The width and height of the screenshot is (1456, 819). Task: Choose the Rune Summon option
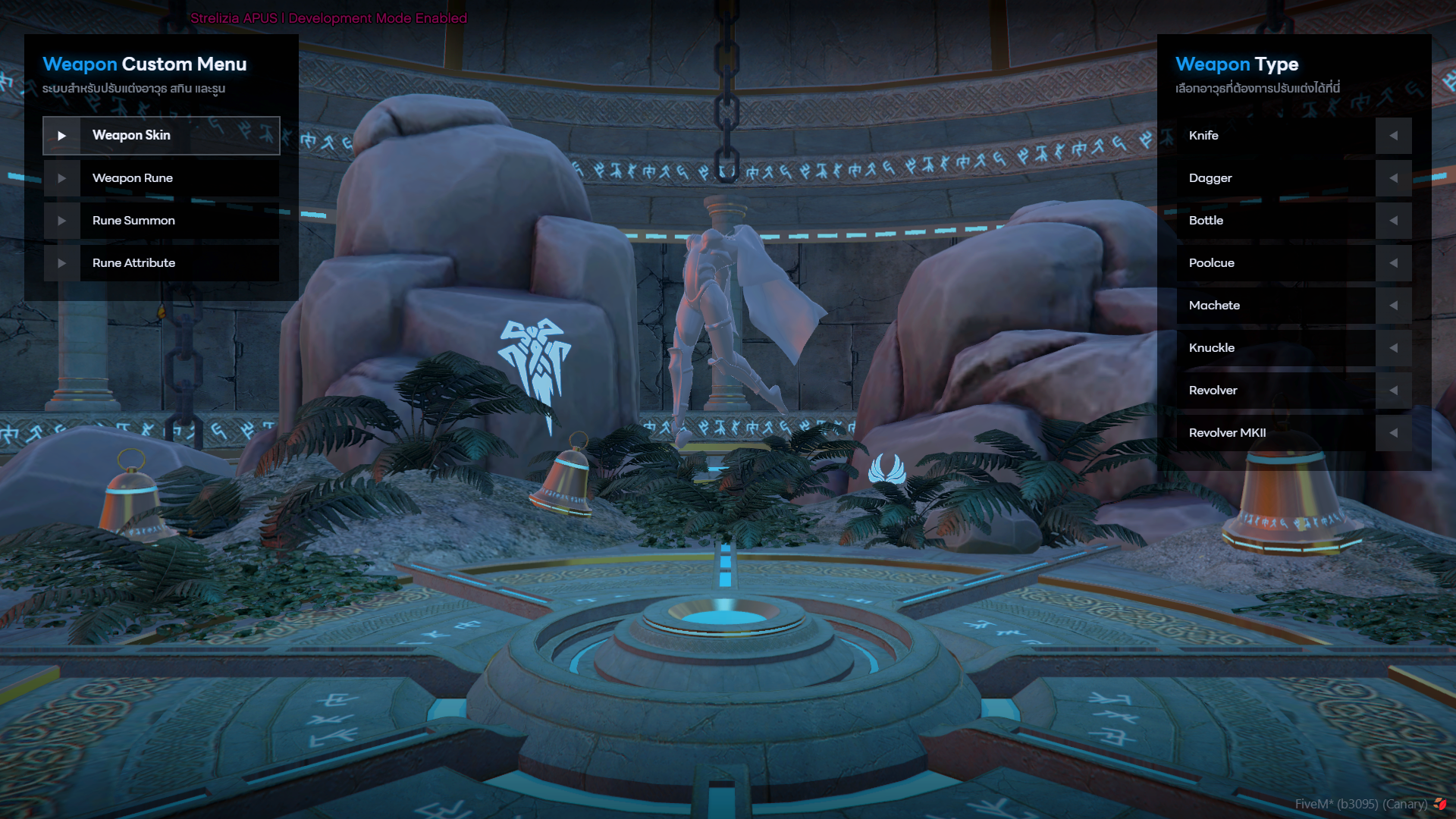(x=162, y=221)
